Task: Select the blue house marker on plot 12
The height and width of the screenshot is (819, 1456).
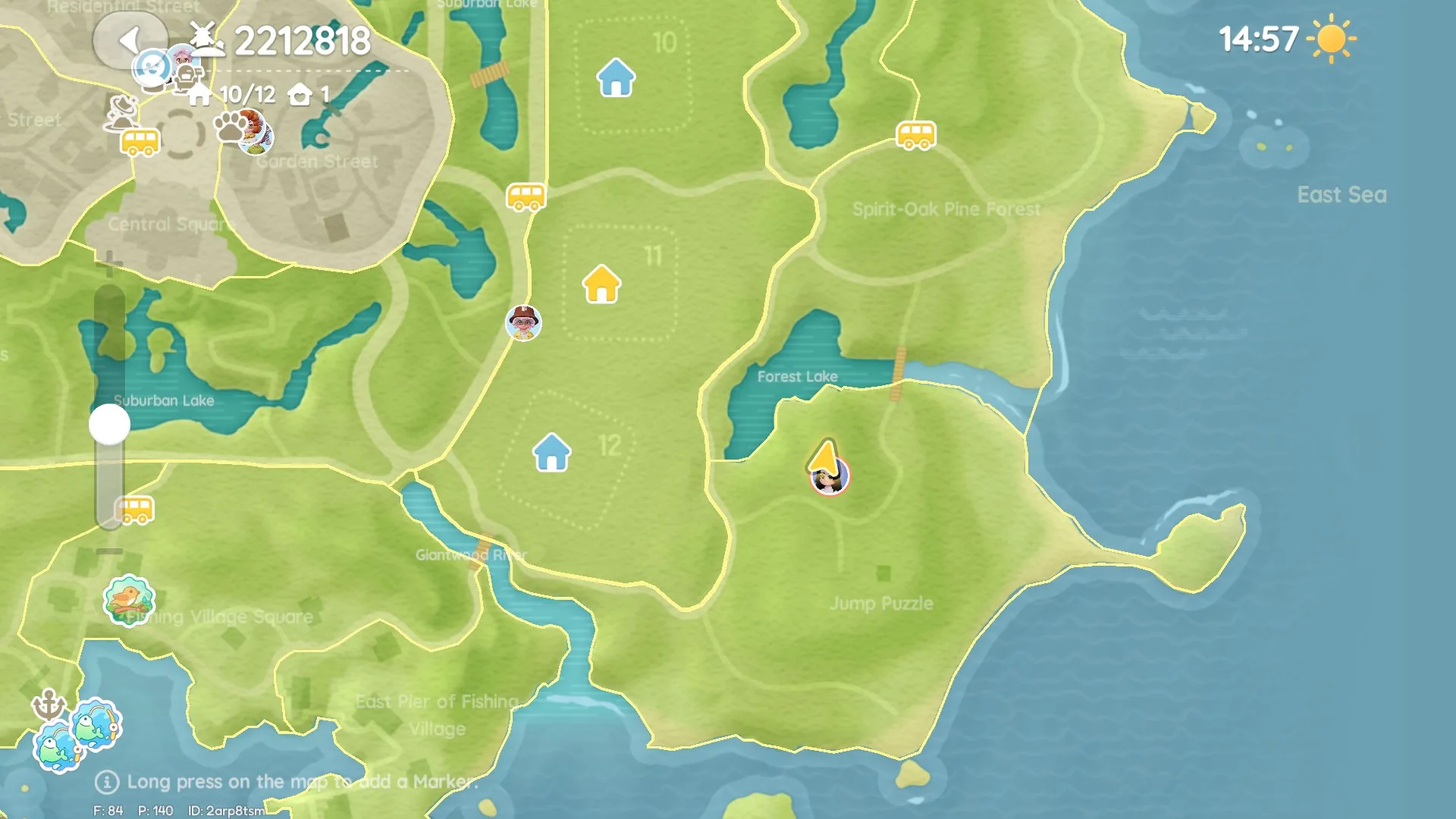Action: point(551,453)
